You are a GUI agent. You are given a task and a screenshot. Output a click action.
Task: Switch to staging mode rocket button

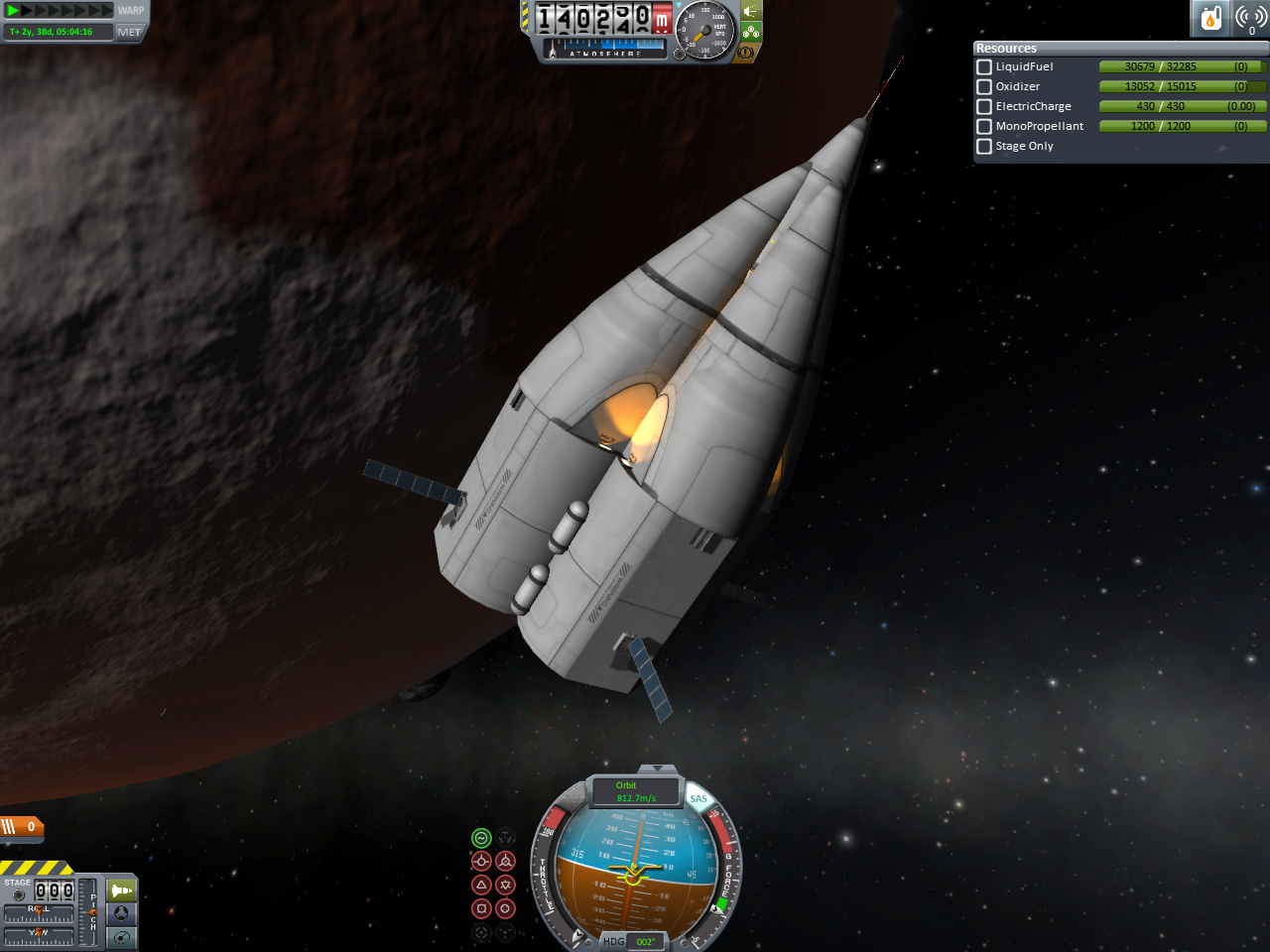pos(122,891)
